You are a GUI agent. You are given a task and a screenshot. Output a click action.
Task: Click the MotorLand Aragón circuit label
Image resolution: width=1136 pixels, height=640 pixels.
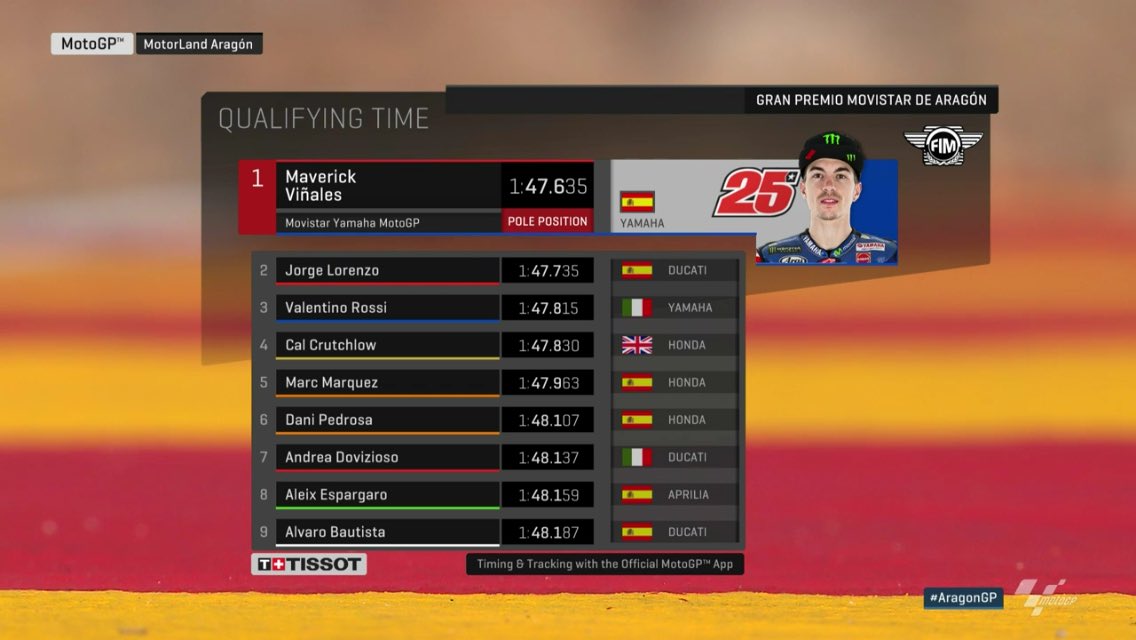198,44
